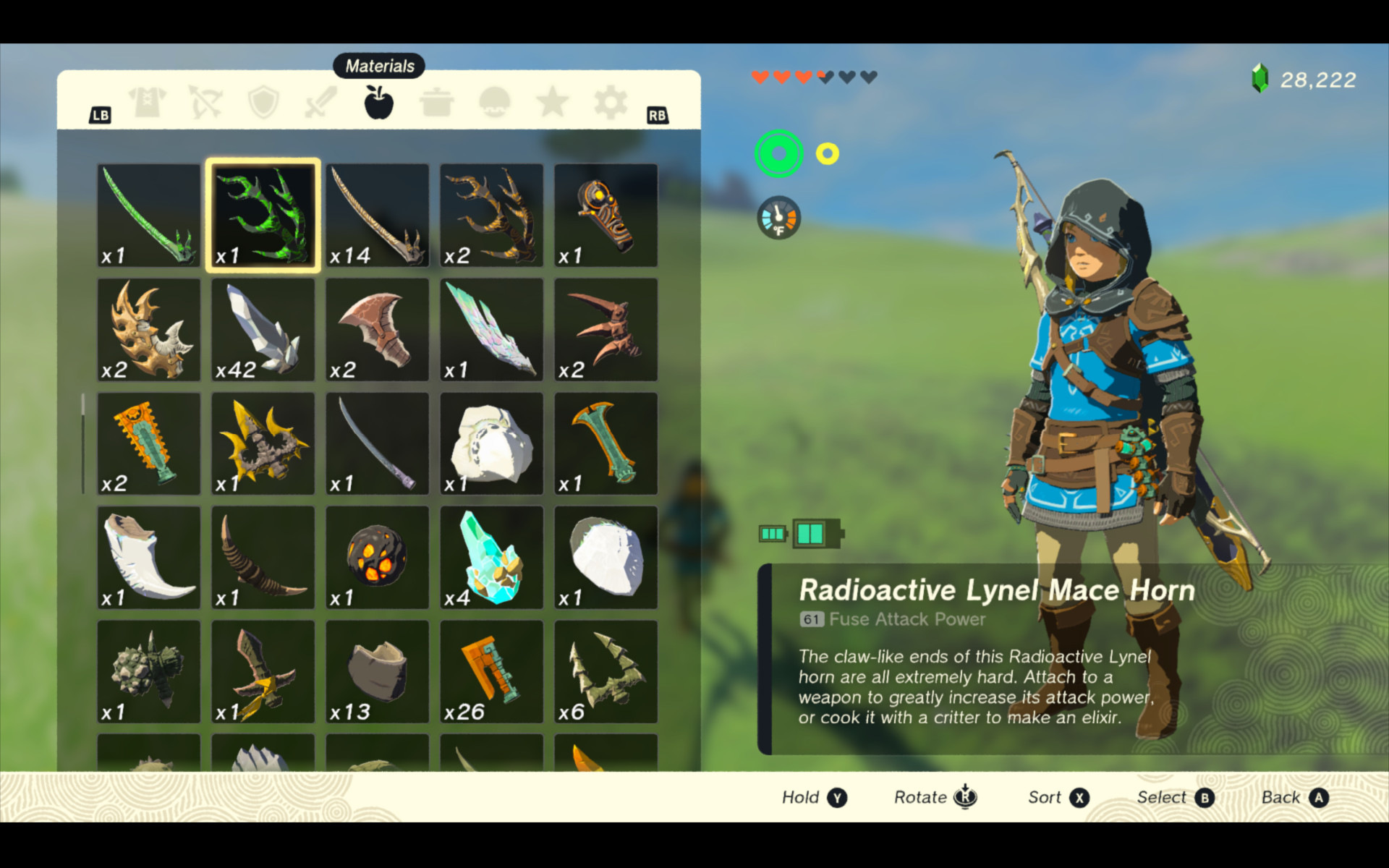Click the Key Items star icon
The height and width of the screenshot is (868, 1389).
[552, 101]
